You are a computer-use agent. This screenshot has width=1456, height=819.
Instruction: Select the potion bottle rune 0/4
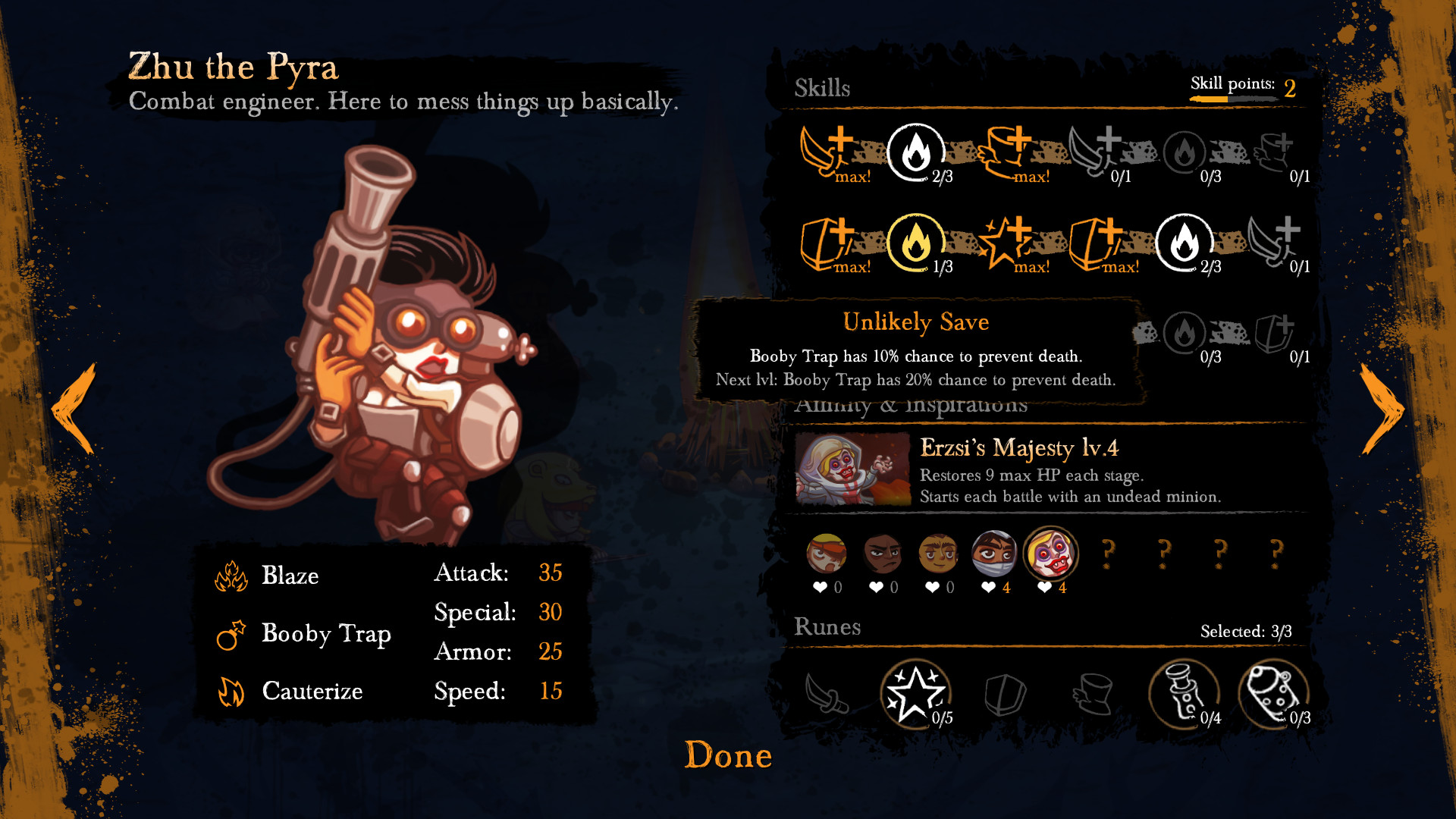1184,693
